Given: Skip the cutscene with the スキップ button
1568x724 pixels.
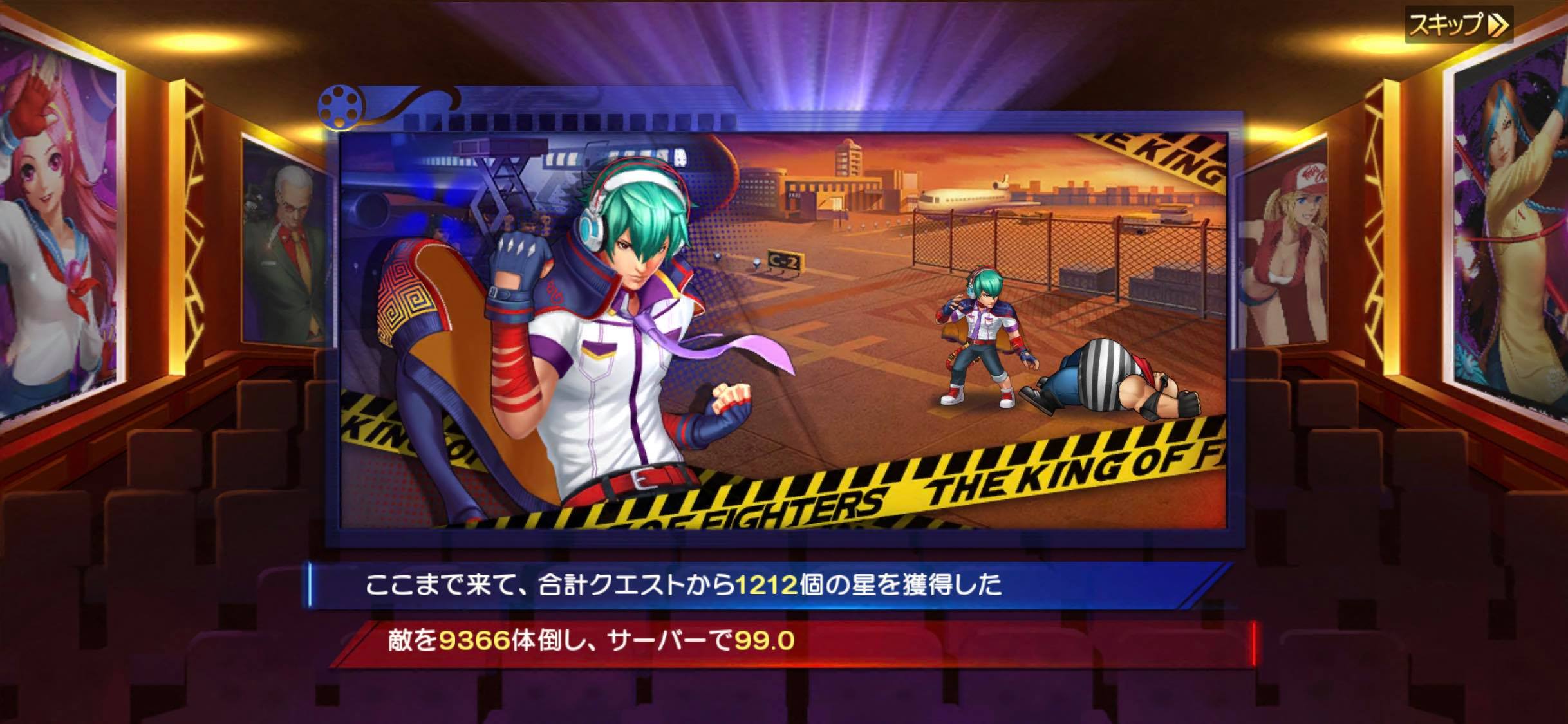Looking at the screenshot, I should 1458,26.
